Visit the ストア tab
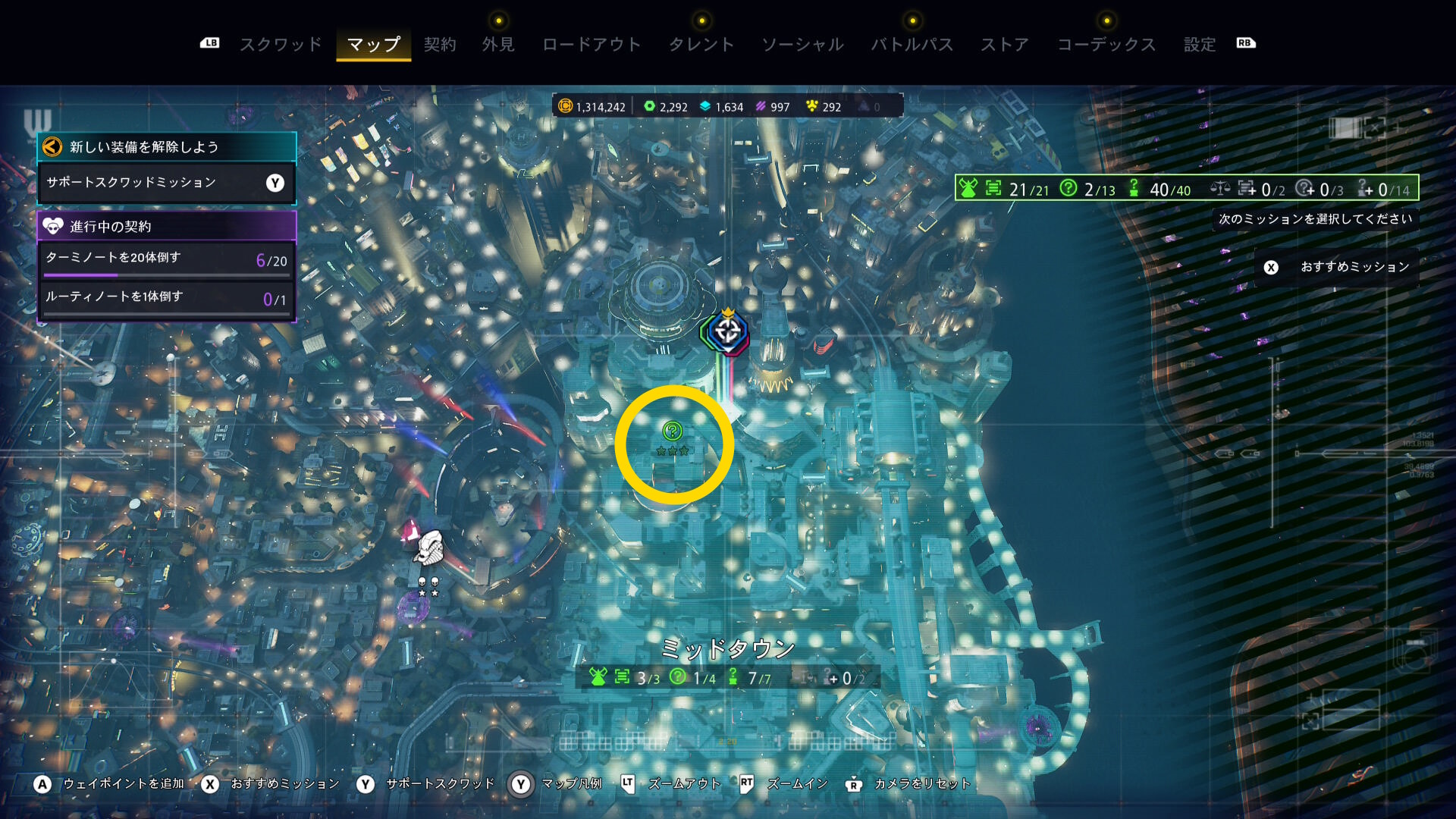This screenshot has height=819, width=1456. 1005,45
